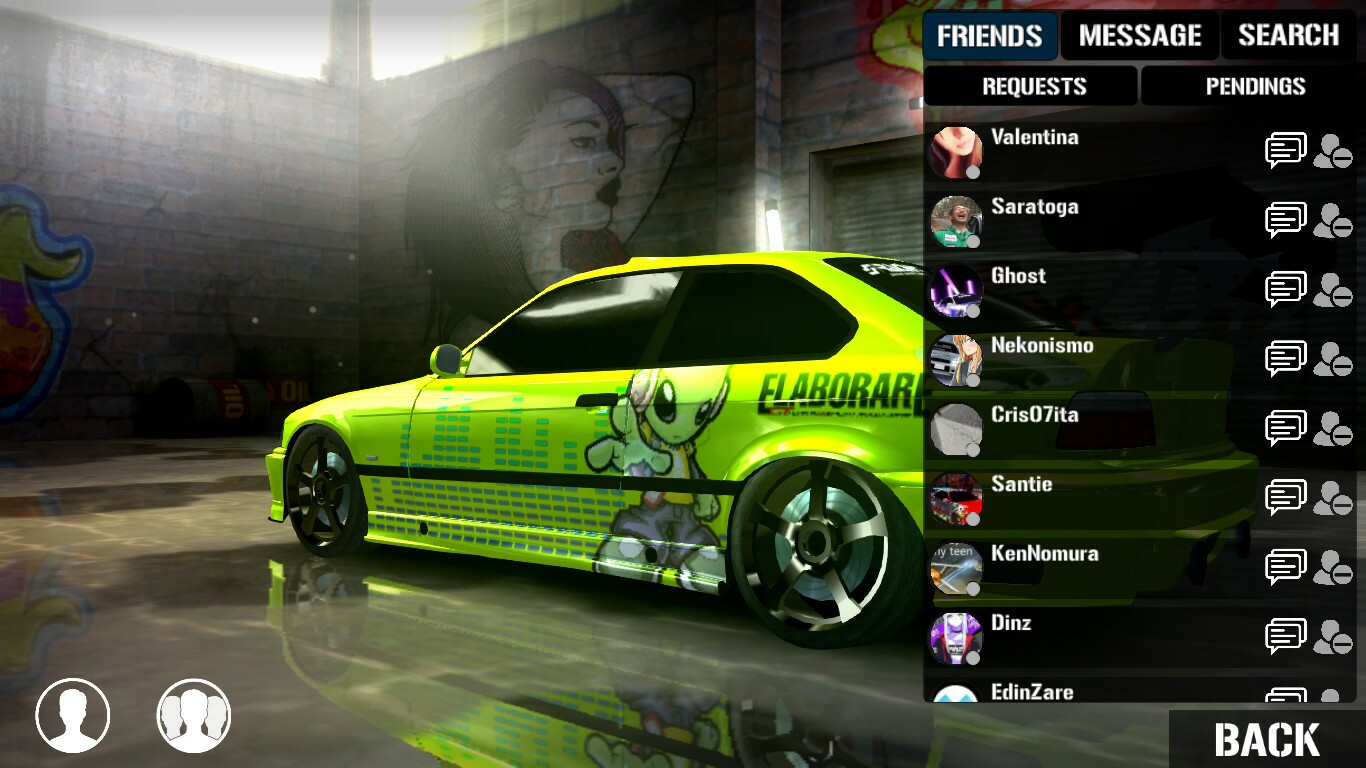Switch to the MESSAGE tab

[1139, 36]
